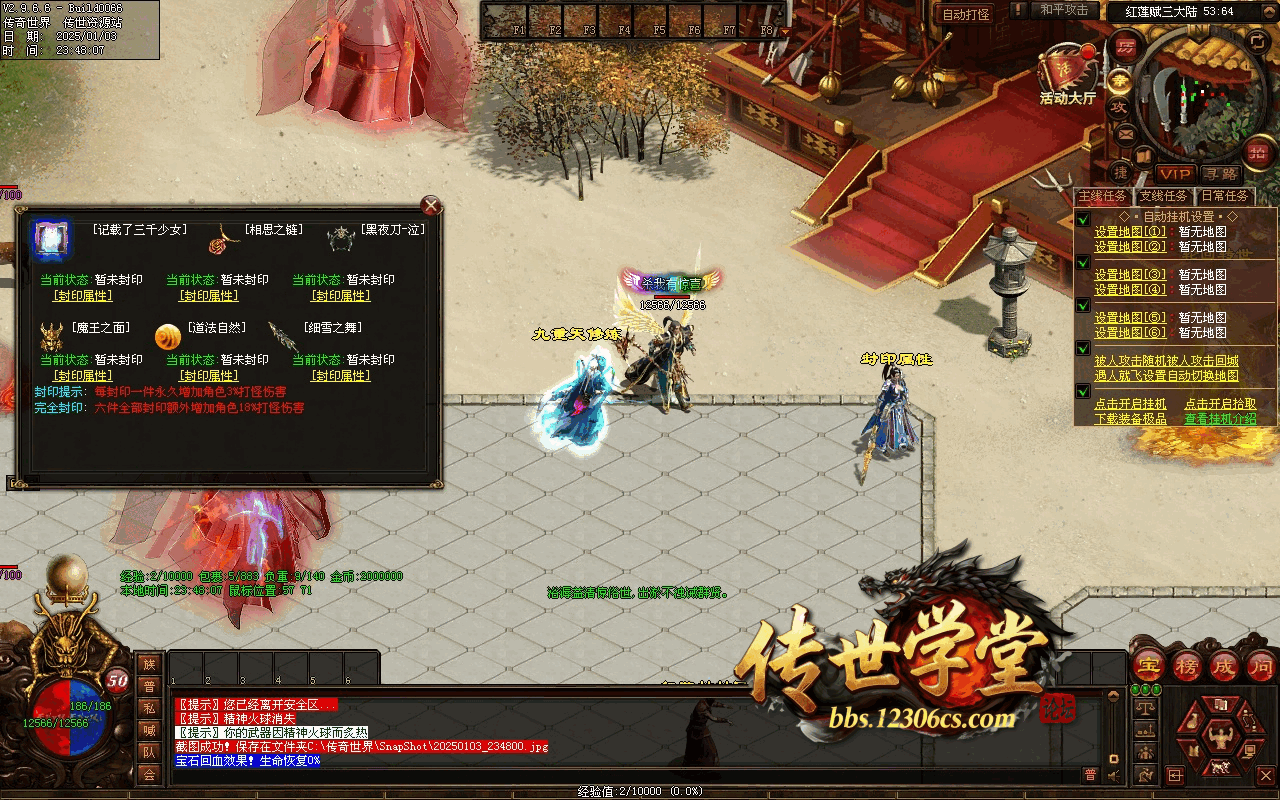Select the 喊 shout chat channel
Image resolution: width=1280 pixels, height=800 pixels.
pos(149,730)
